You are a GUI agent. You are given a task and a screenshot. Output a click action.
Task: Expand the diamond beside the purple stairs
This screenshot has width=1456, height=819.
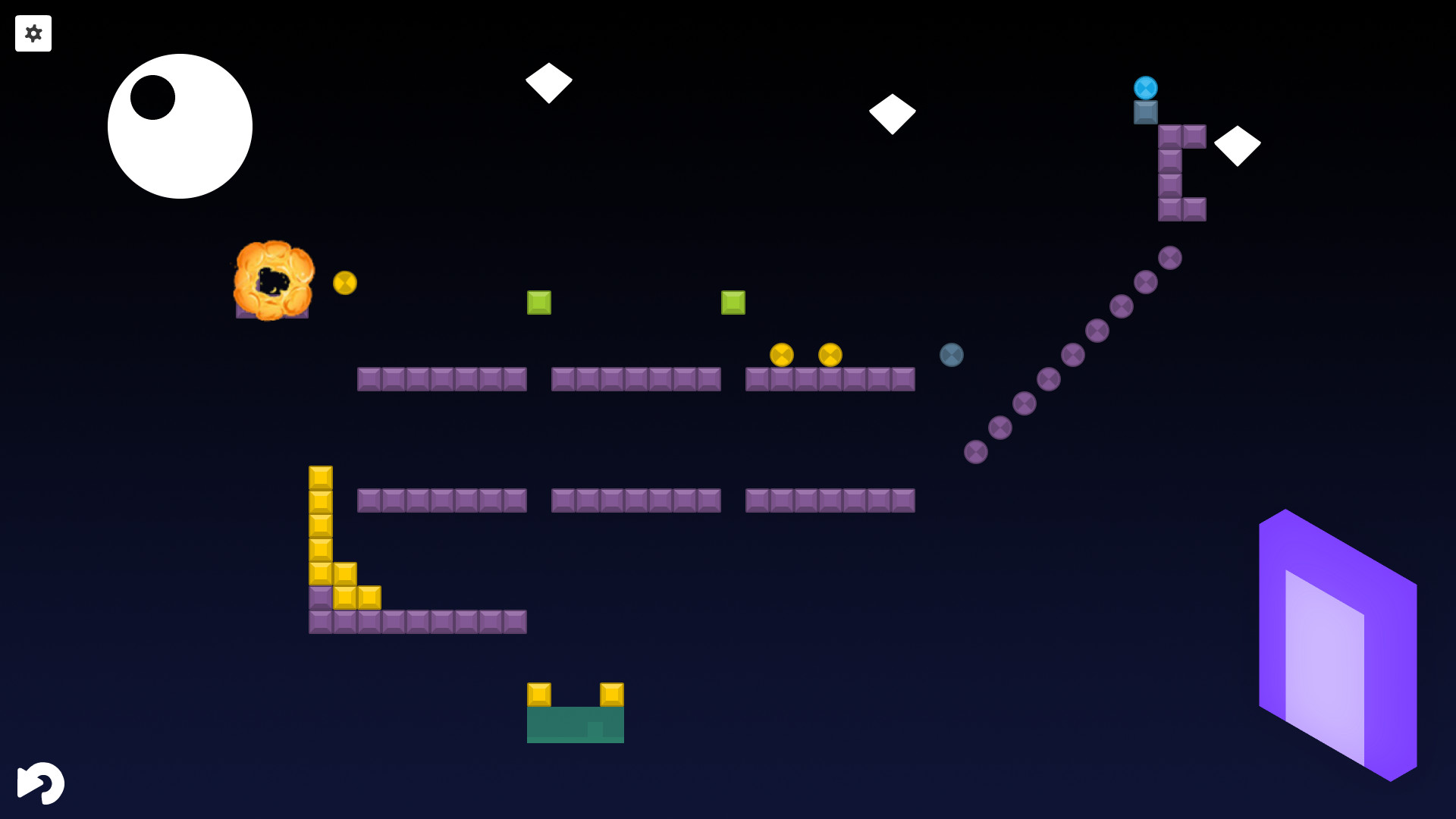coord(1238,146)
